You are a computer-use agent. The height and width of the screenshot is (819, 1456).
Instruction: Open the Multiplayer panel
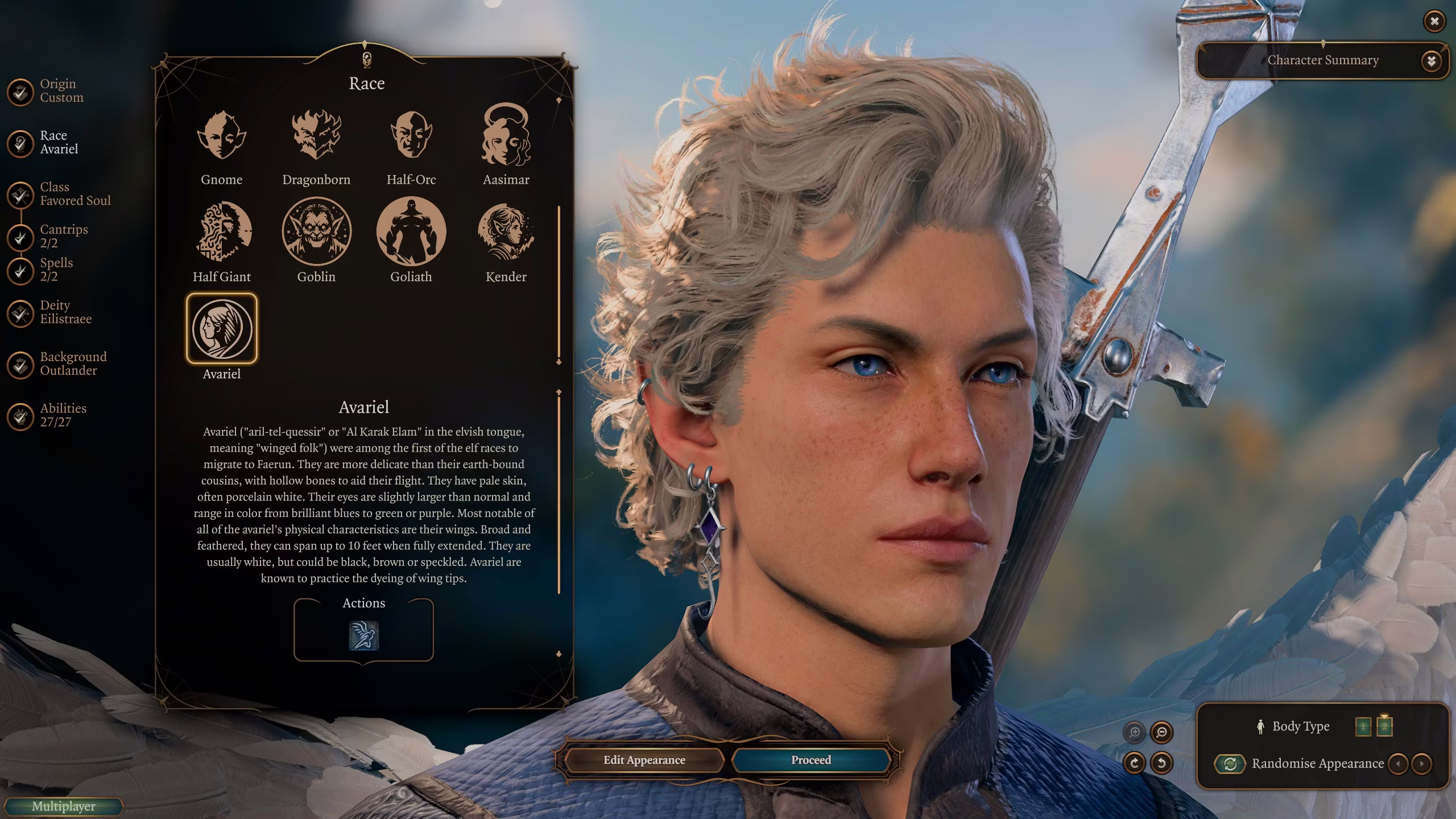click(63, 806)
